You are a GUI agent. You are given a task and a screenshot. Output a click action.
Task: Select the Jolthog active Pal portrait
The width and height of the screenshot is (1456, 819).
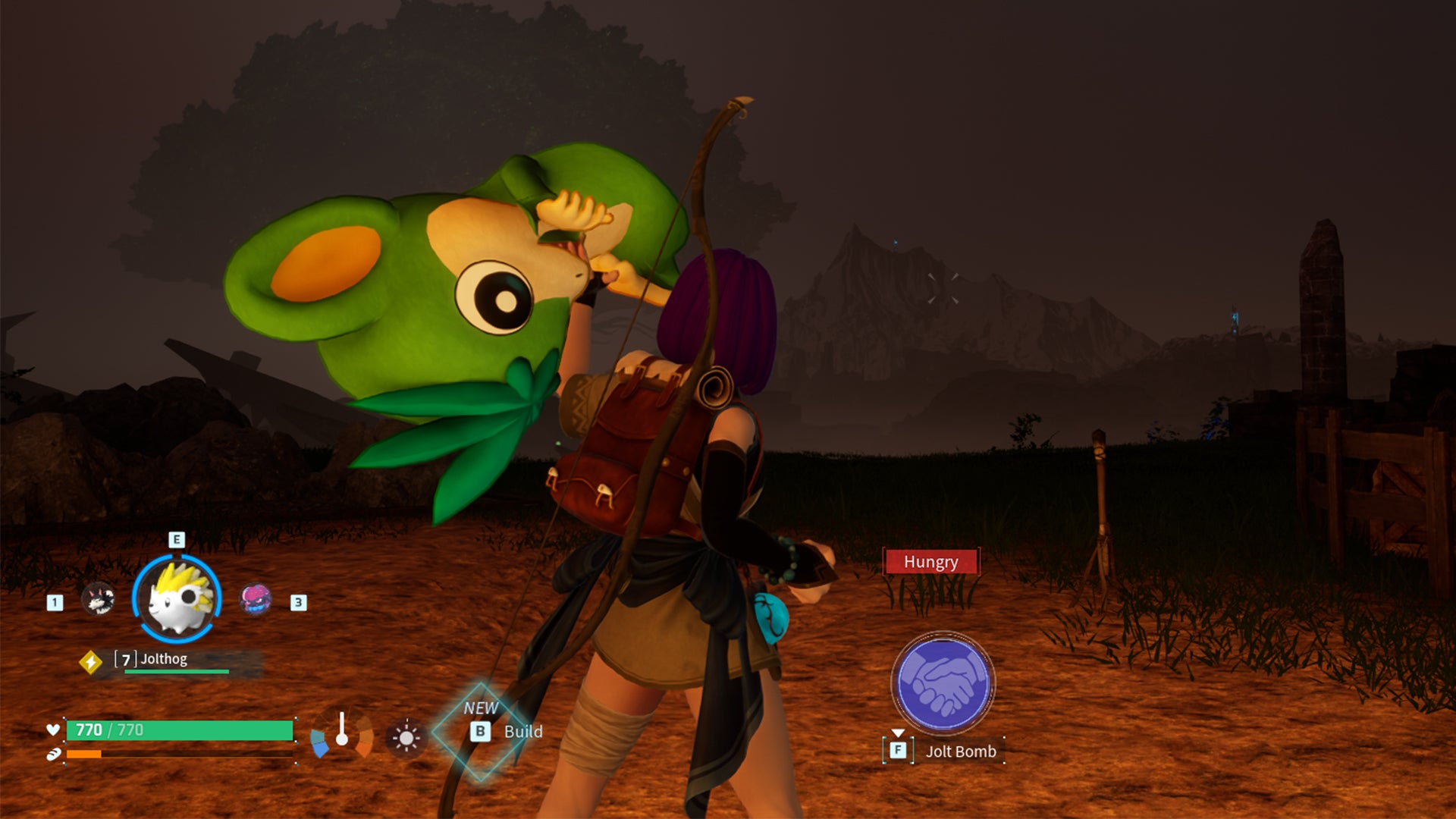pyautogui.click(x=174, y=599)
